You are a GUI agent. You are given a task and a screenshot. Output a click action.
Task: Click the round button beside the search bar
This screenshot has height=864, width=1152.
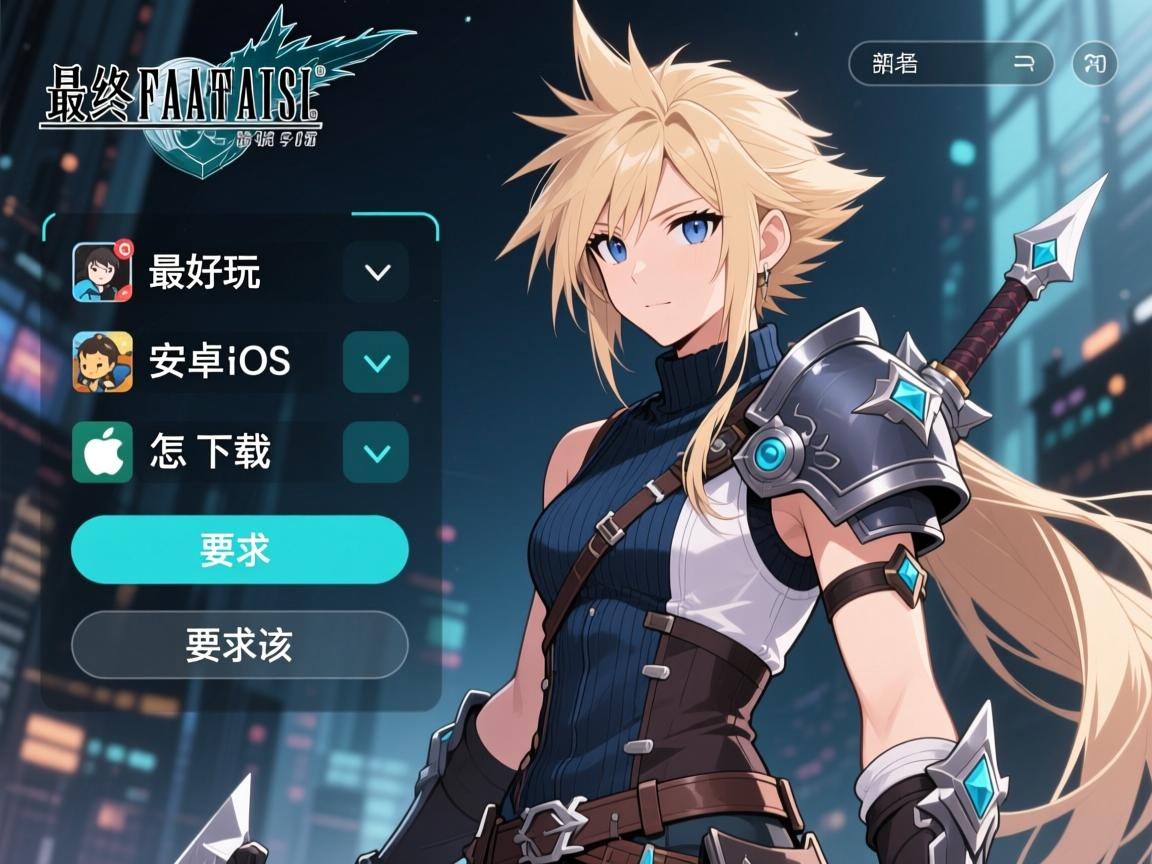click(x=1095, y=64)
